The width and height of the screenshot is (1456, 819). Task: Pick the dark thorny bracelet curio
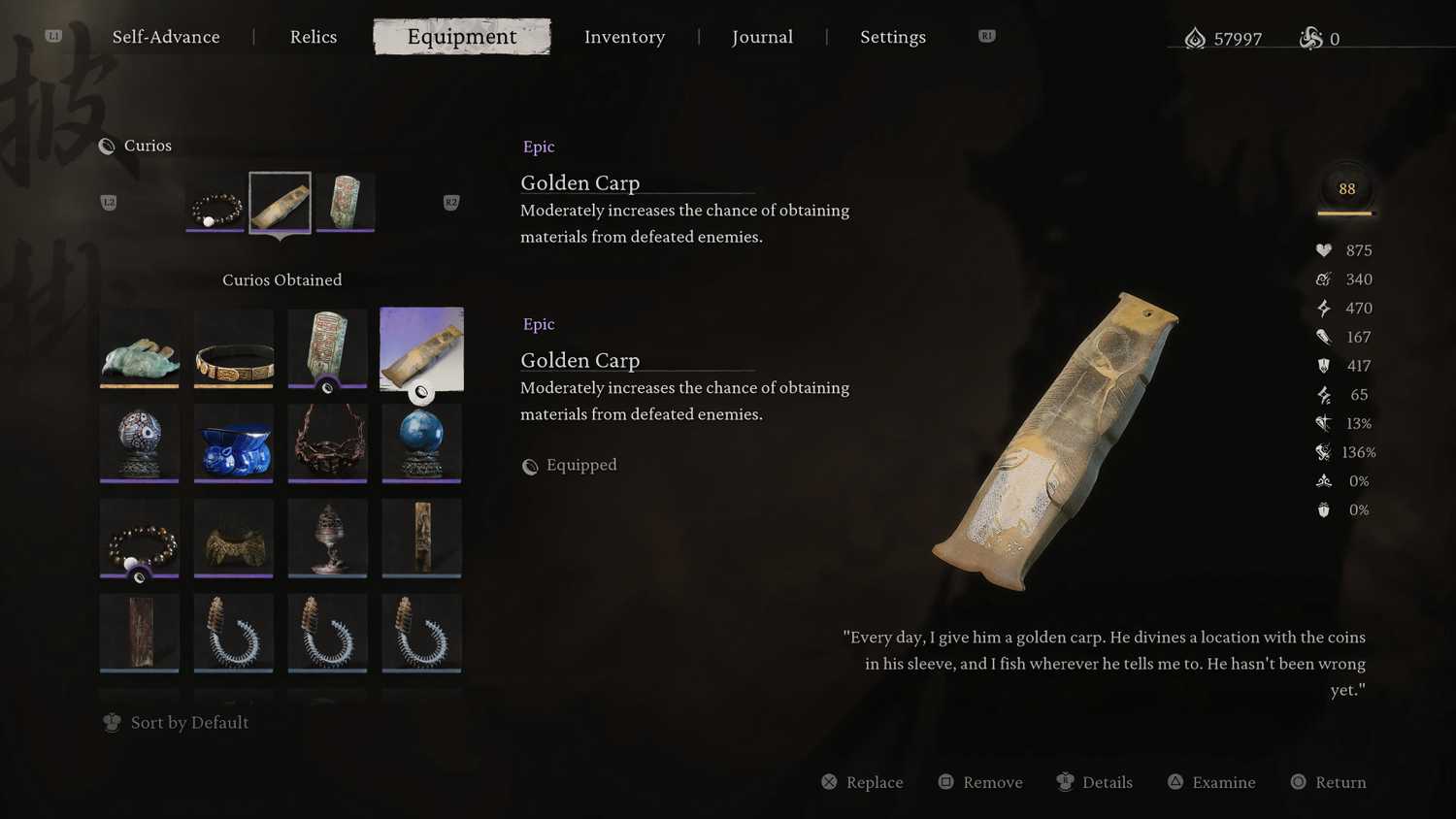[328, 442]
